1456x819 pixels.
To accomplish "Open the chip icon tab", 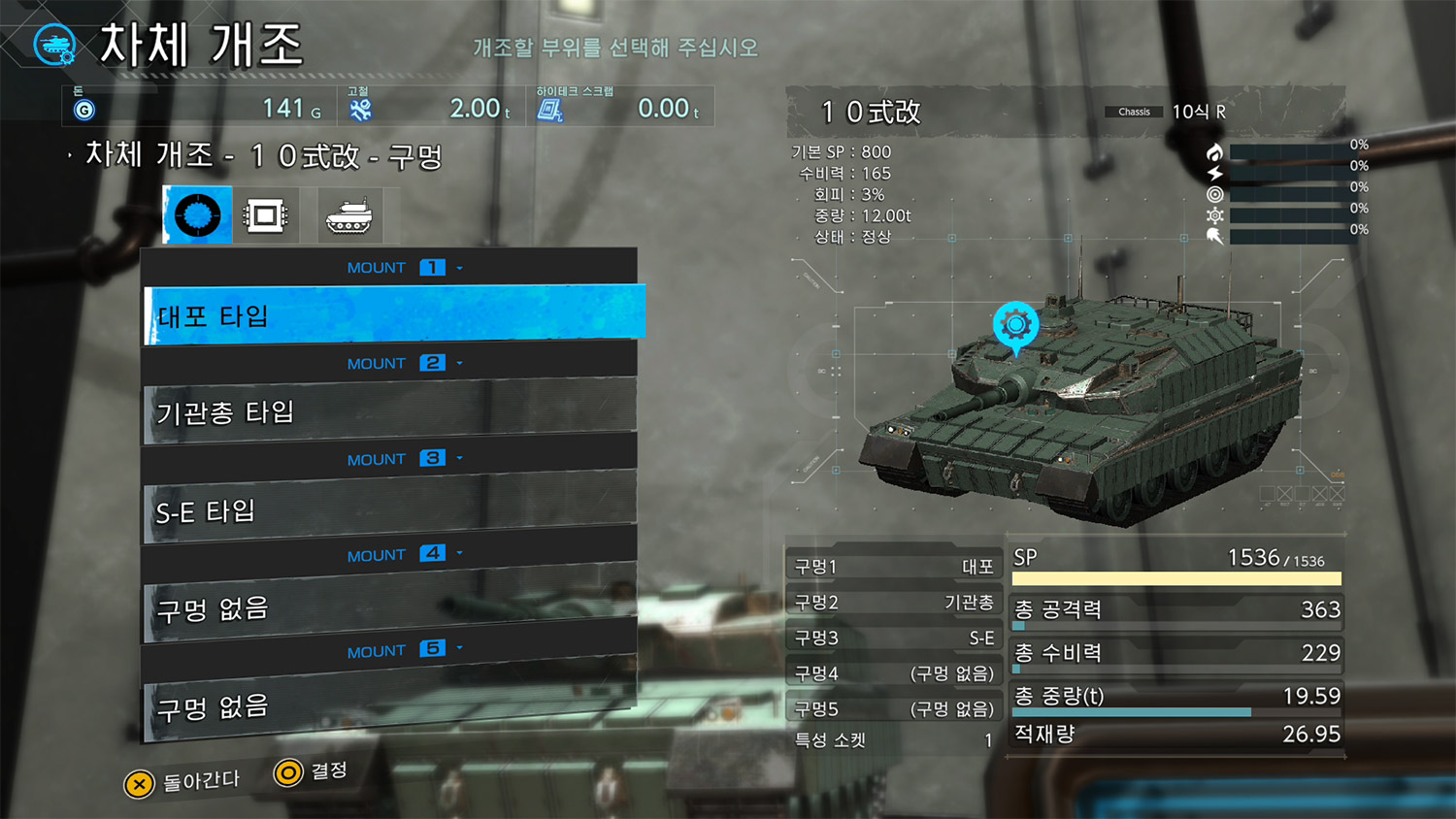I will tap(265, 215).
